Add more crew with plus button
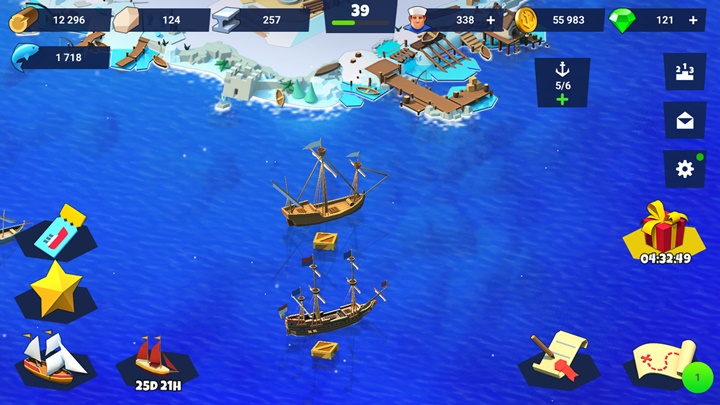The image size is (720, 405). [x=490, y=20]
